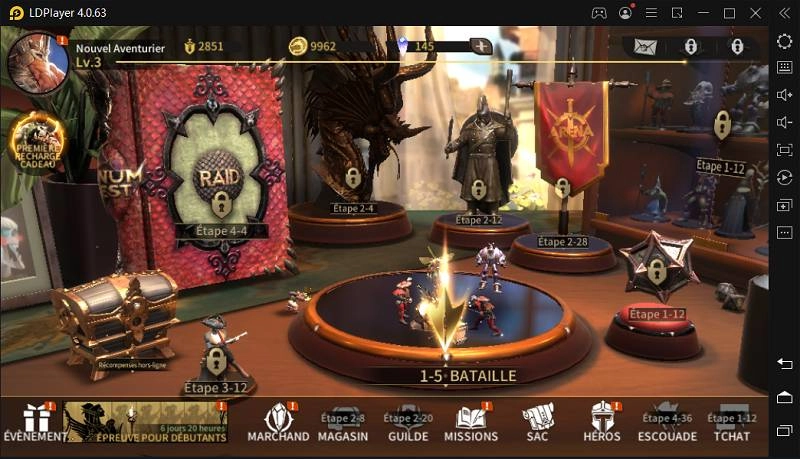The width and height of the screenshot is (800, 459).
Task: Open the Escouade squad menu
Action: (666, 424)
